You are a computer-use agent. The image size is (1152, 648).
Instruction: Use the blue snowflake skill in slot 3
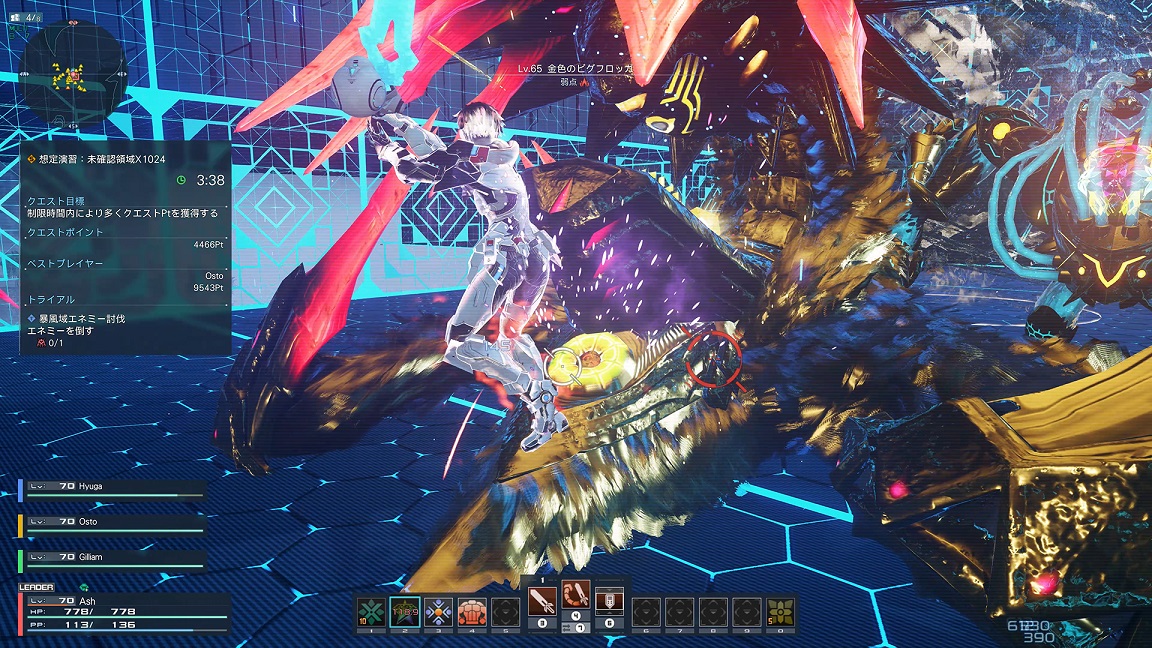[x=438, y=611]
